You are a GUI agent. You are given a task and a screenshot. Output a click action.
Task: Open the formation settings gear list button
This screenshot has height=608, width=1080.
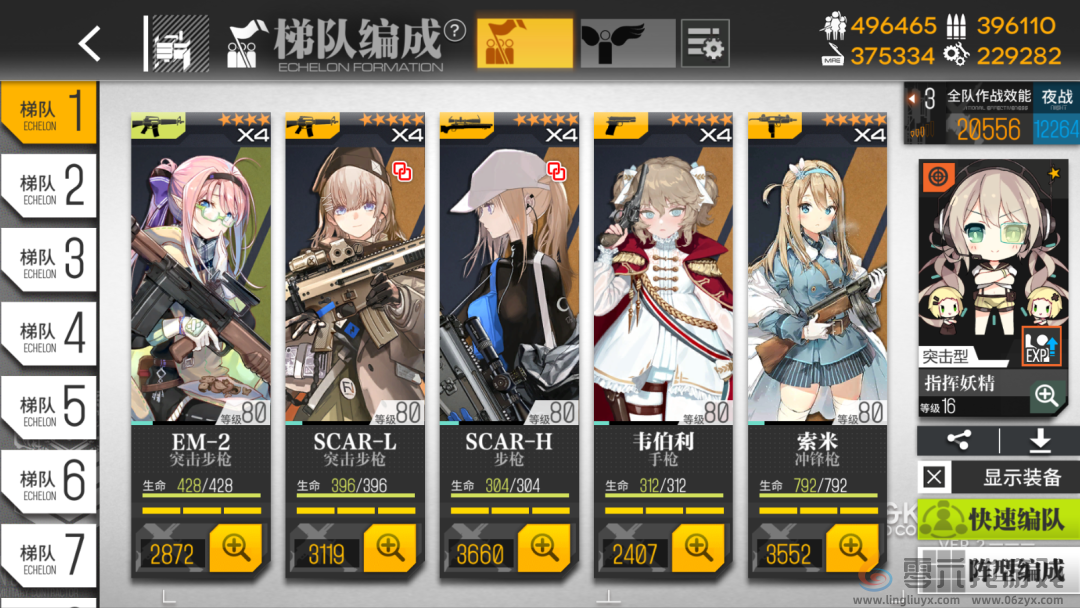(x=705, y=43)
